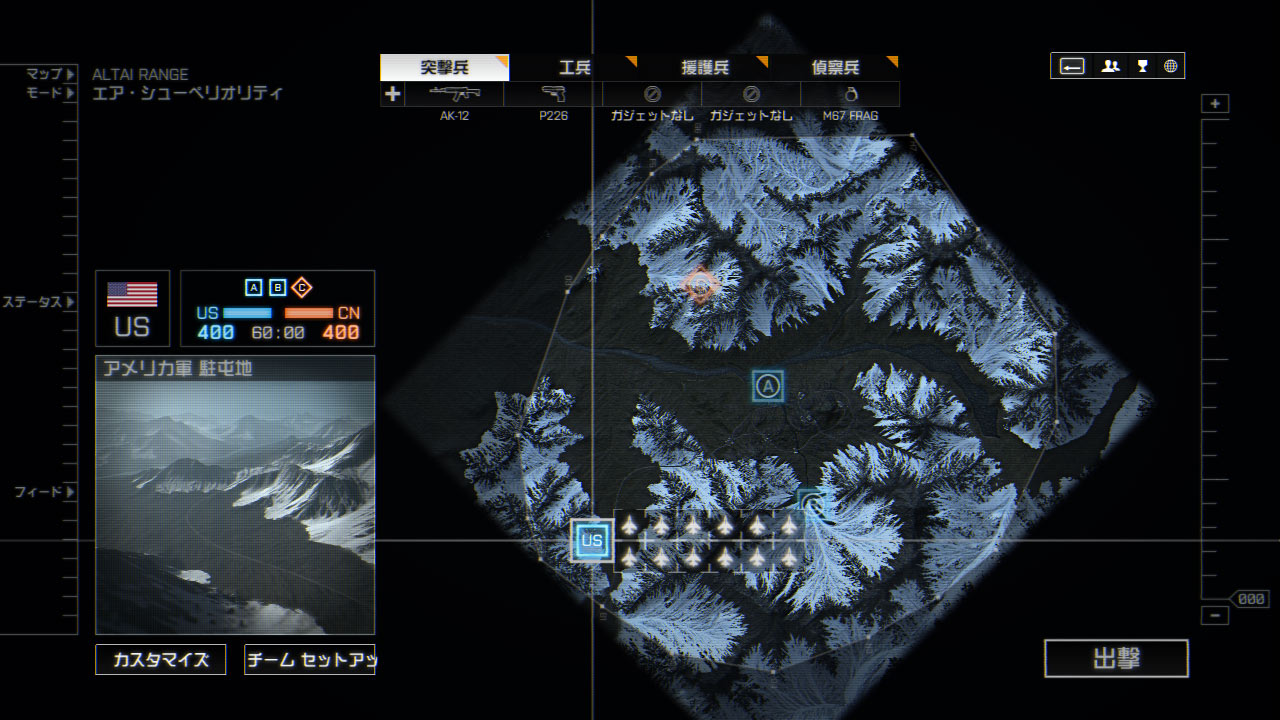Screen dimensions: 1280x720
Task: Deploy with the 出撃 button
Action: pyautogui.click(x=1116, y=659)
